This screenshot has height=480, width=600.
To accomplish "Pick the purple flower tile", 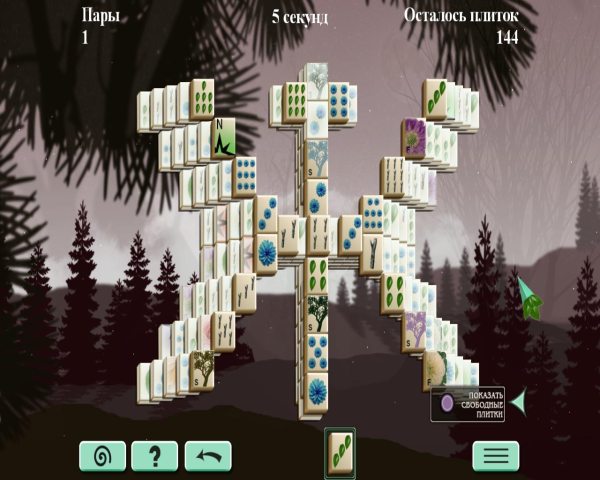I will click(414, 138).
